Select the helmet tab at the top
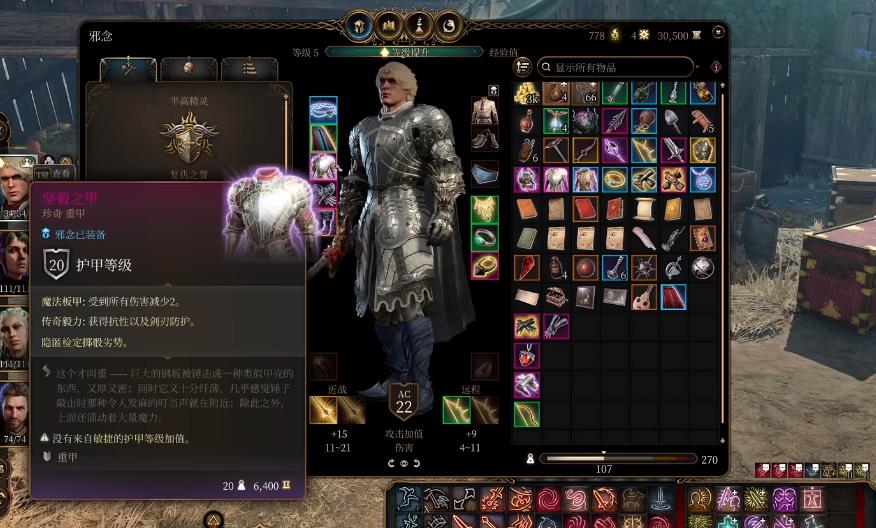The width and height of the screenshot is (876, 528). point(359,26)
